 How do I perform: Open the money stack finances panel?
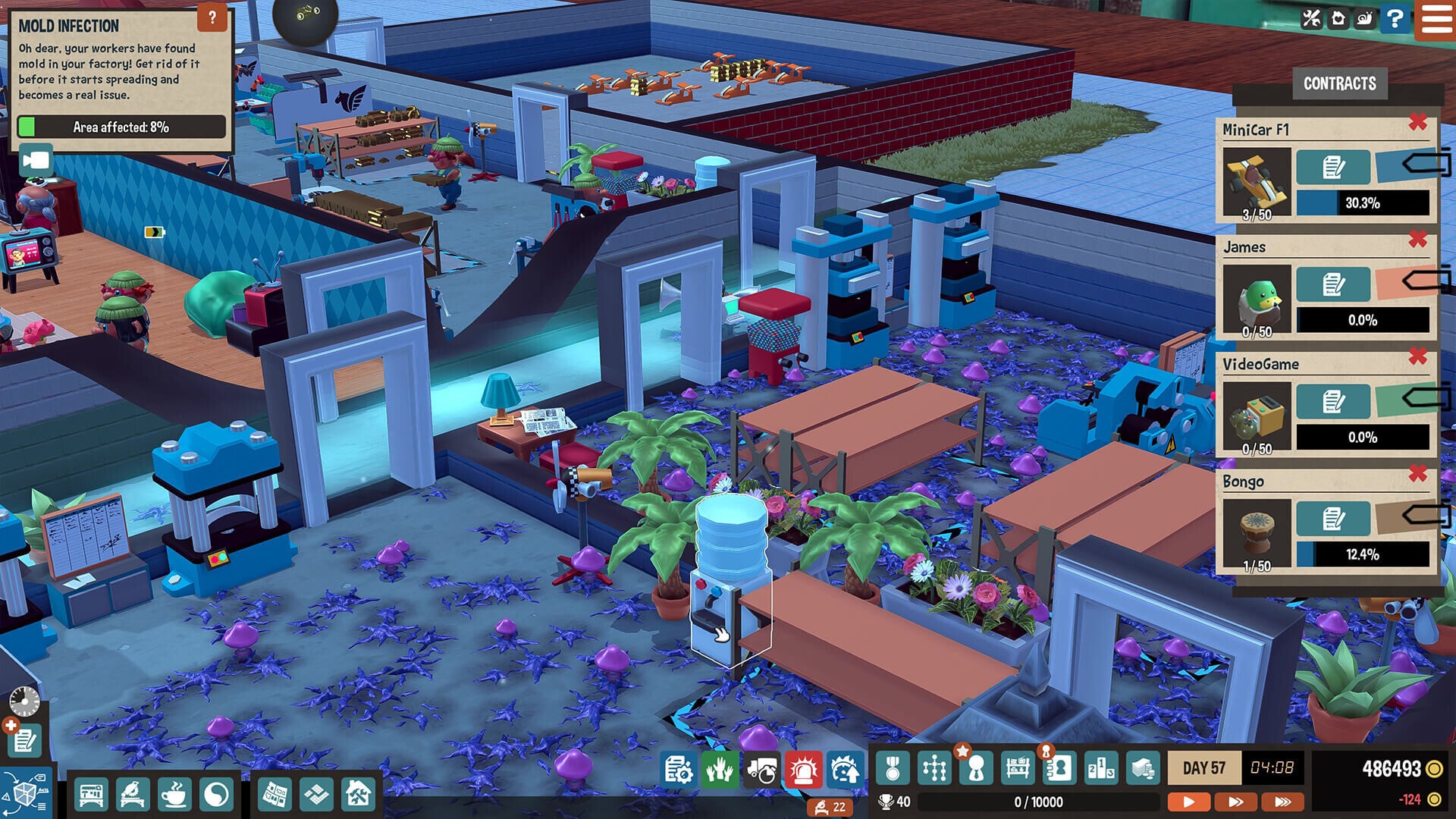click(1142, 769)
